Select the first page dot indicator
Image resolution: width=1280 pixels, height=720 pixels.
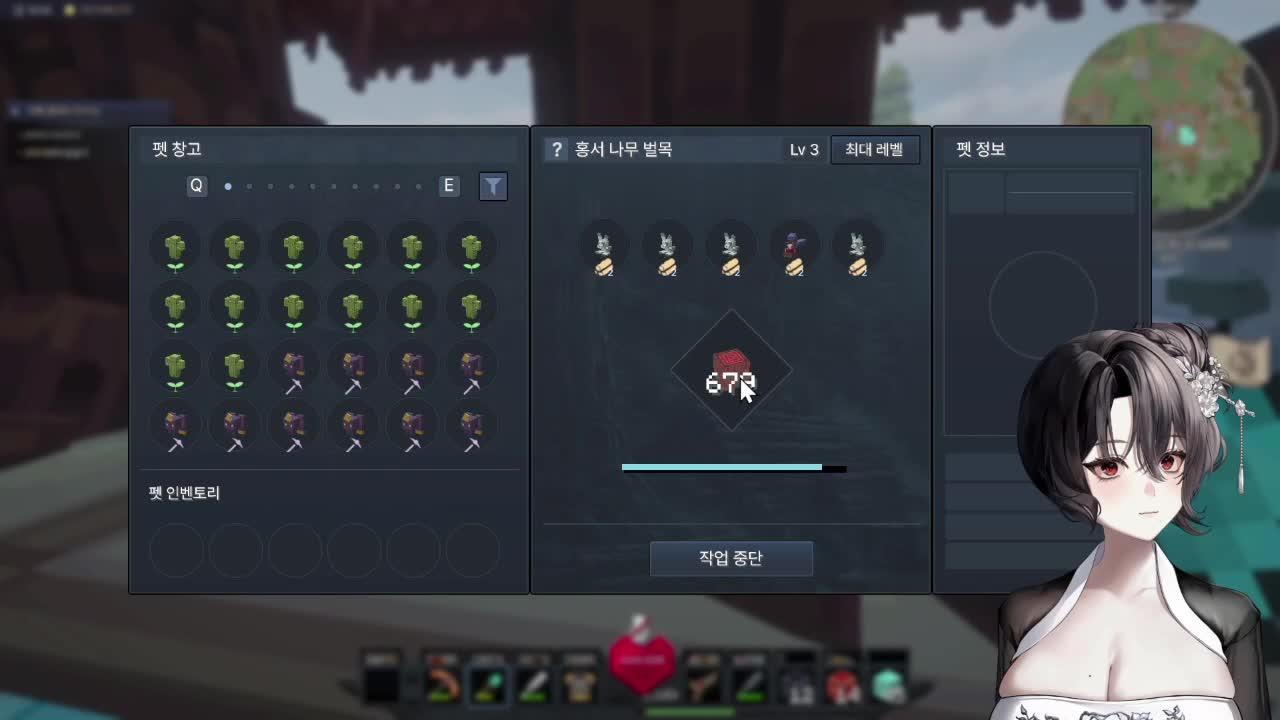click(x=228, y=186)
